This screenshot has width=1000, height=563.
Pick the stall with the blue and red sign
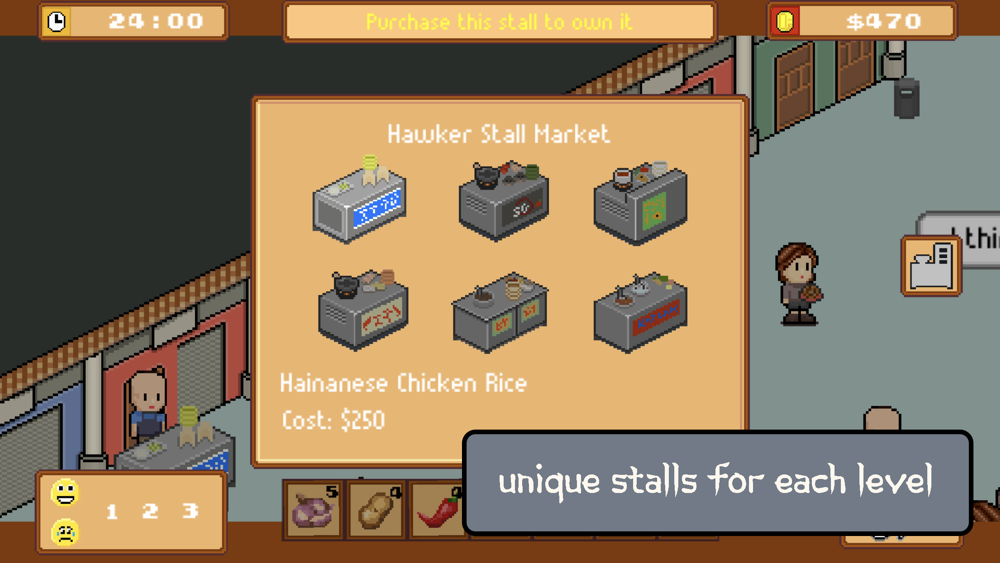point(640,311)
